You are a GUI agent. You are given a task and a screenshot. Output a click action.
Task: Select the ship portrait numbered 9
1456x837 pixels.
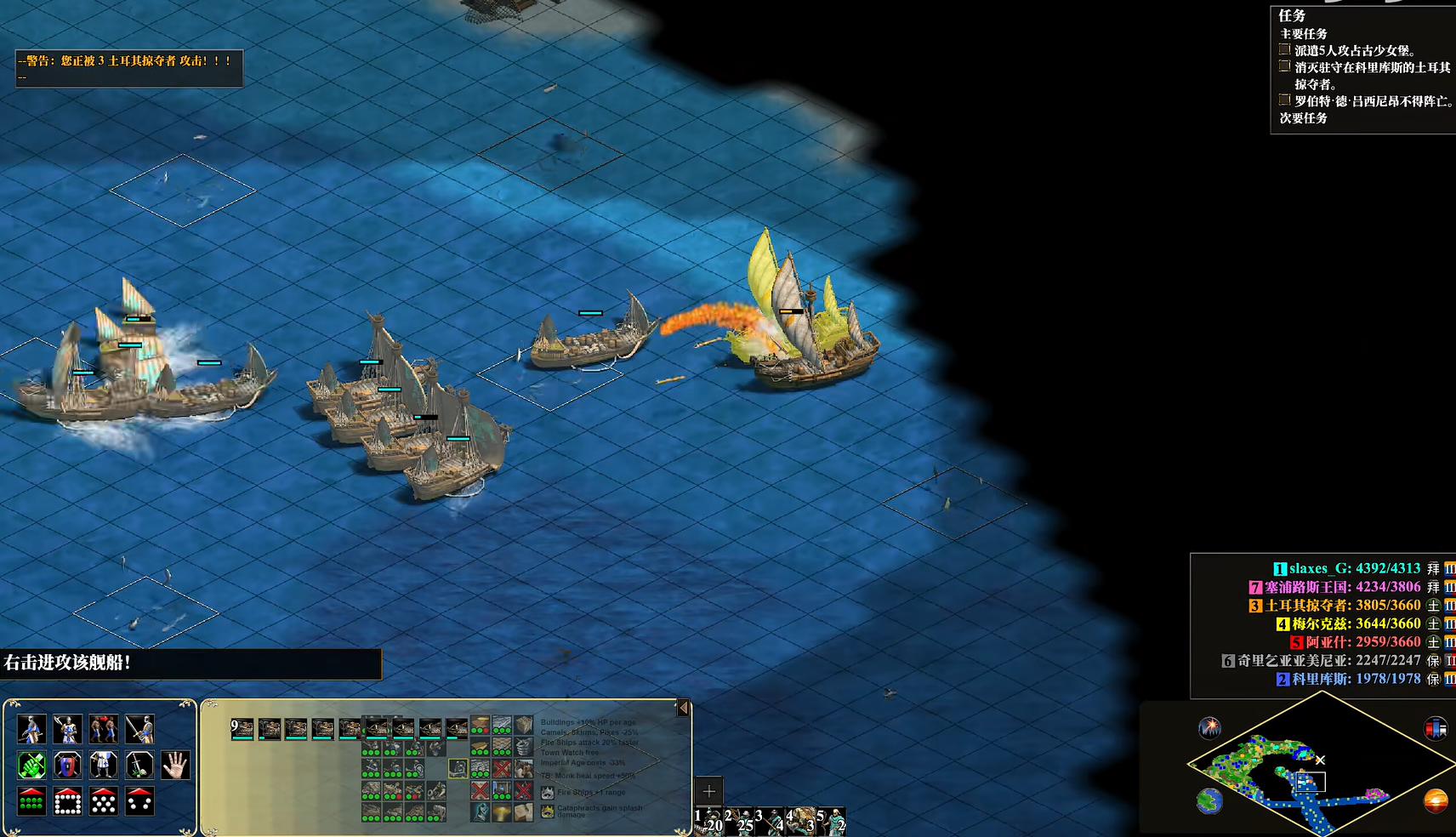(x=242, y=729)
